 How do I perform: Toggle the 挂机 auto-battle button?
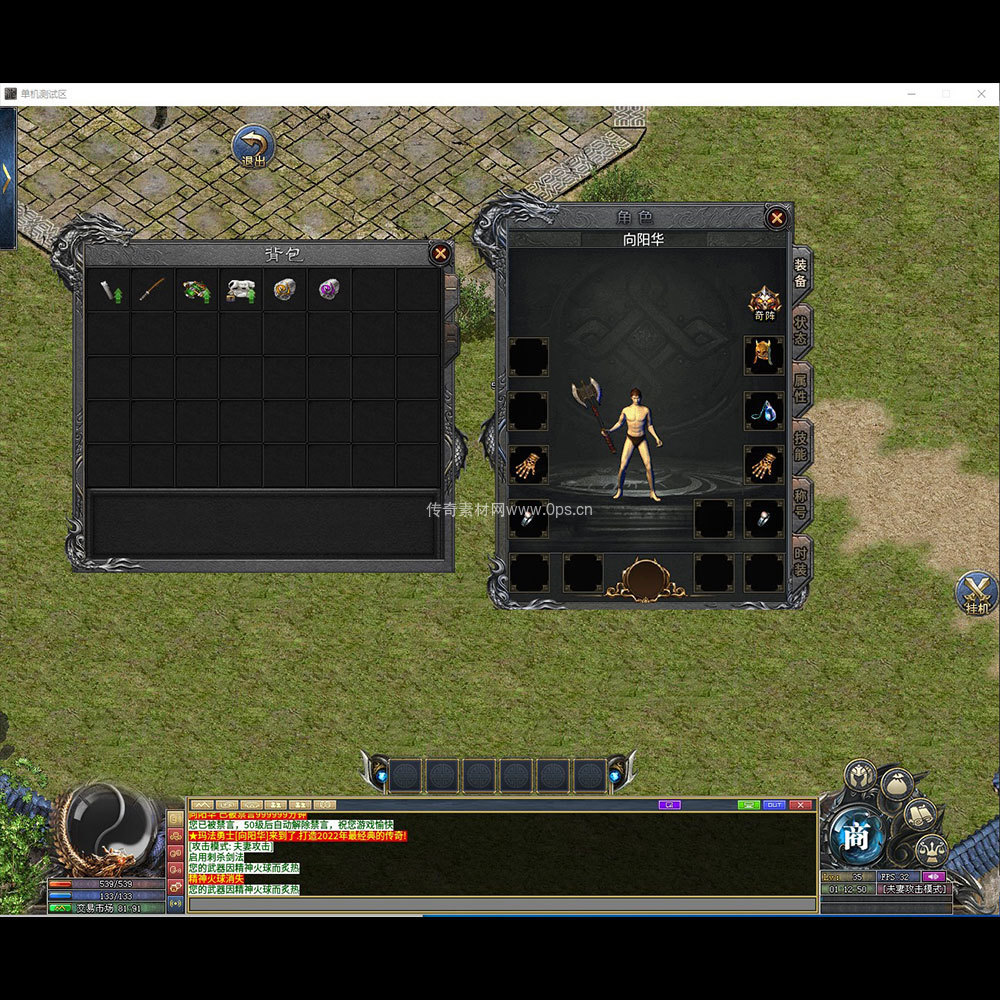click(976, 592)
